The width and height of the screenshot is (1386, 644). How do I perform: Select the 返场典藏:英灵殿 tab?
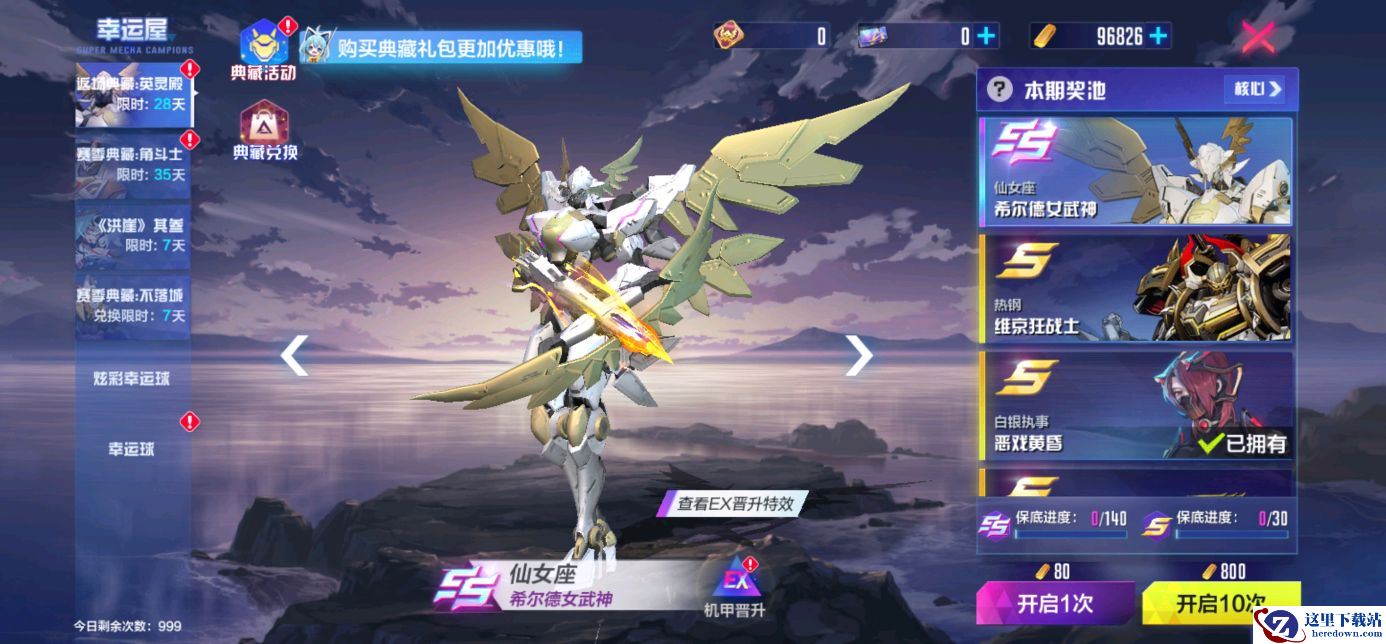pyautogui.click(x=133, y=94)
